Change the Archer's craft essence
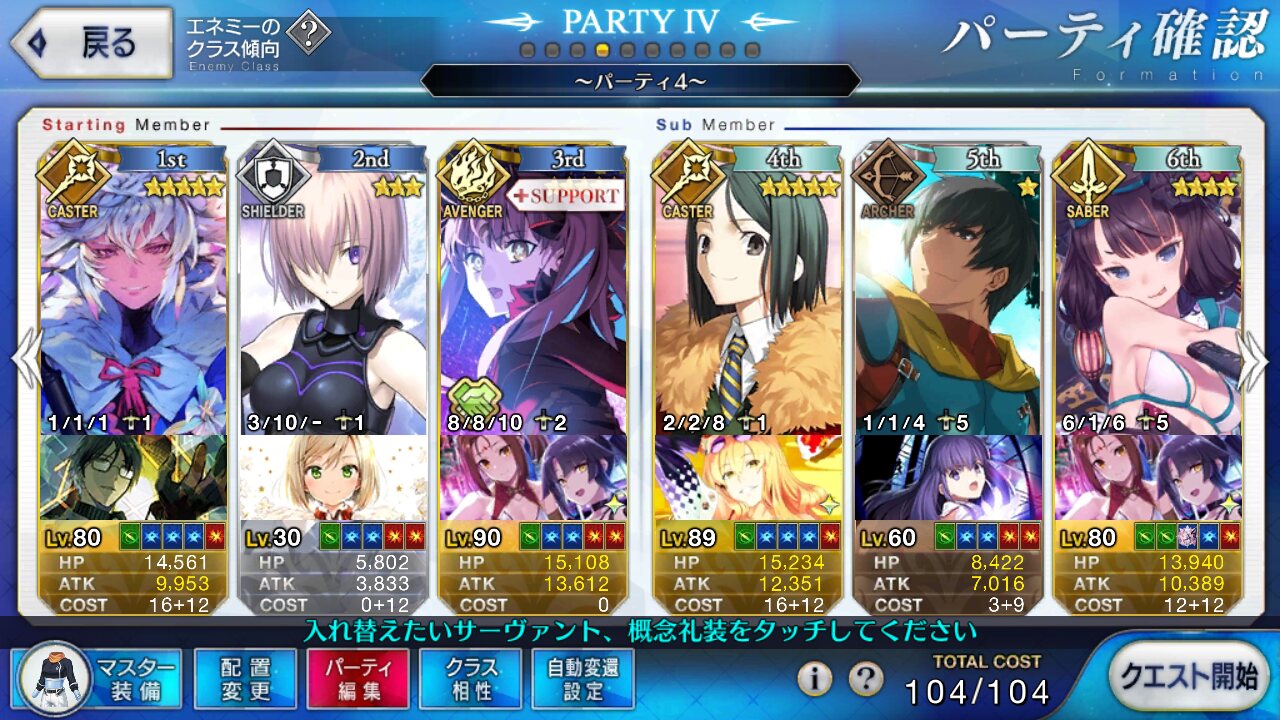 tap(948, 478)
